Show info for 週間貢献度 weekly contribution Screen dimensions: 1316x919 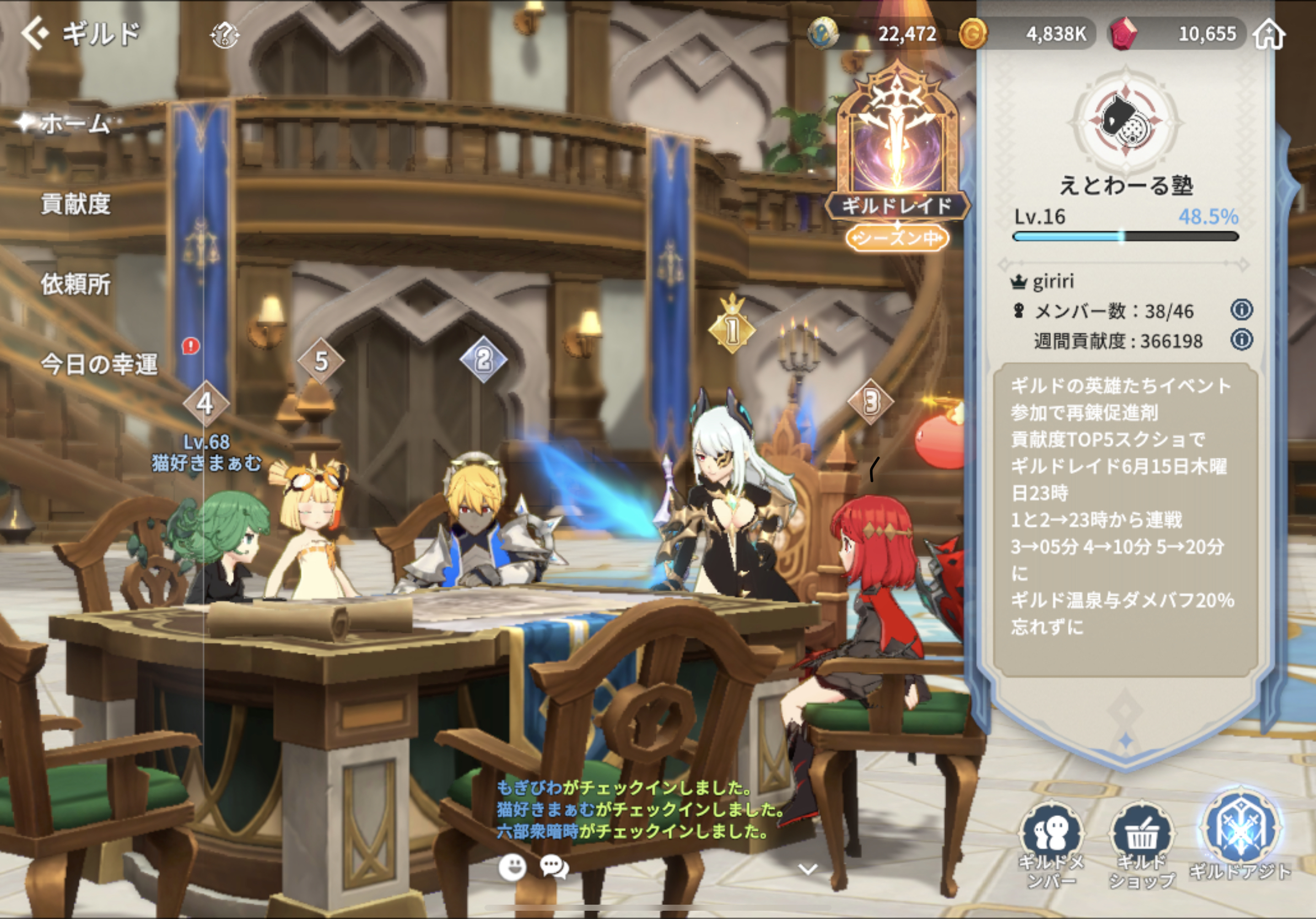1242,340
